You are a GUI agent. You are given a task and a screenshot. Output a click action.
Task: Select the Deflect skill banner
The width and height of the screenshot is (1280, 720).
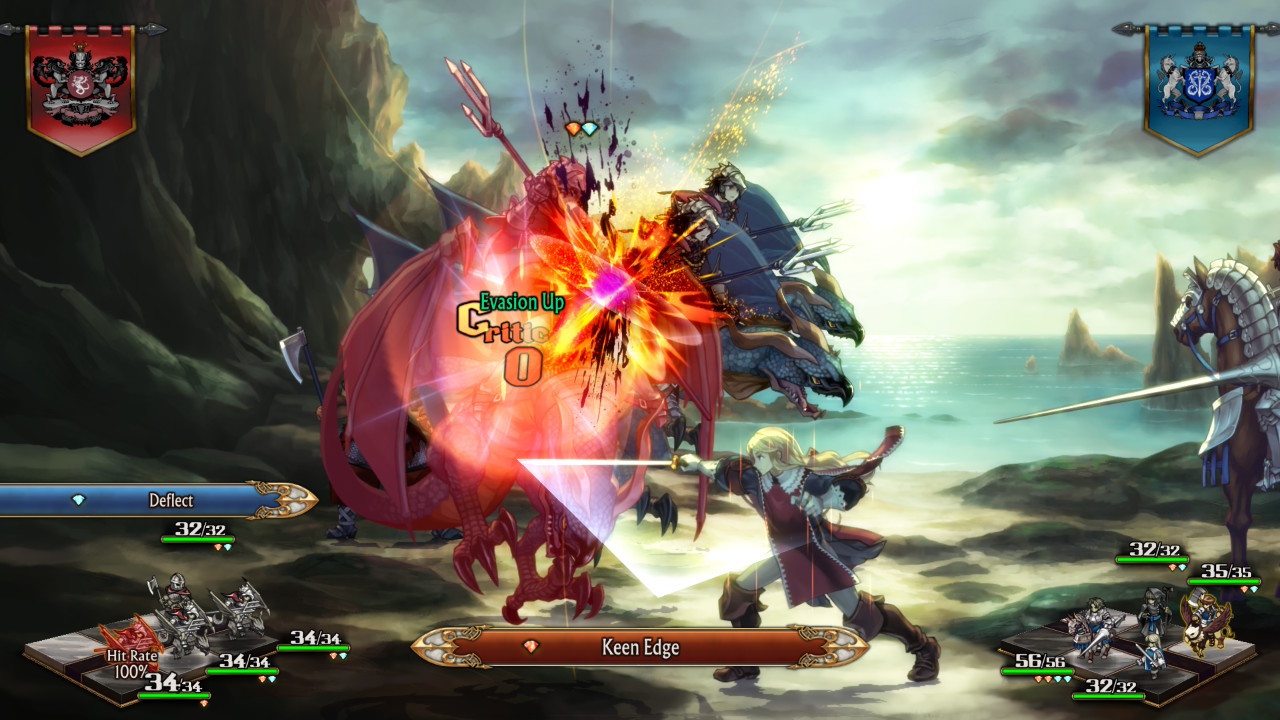pos(160,500)
